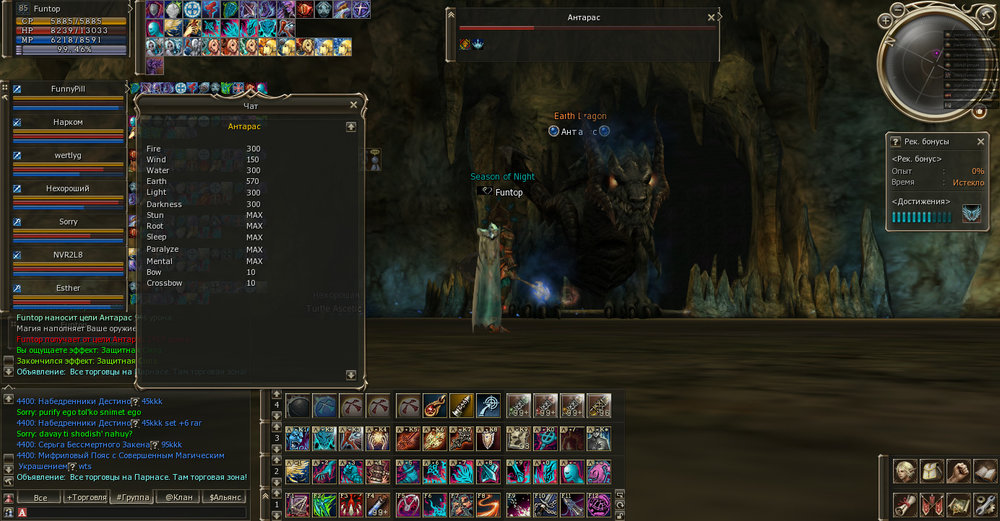Open the inventory bag icon
Image resolution: width=1000 pixels, height=521 pixels.
[x=932, y=470]
